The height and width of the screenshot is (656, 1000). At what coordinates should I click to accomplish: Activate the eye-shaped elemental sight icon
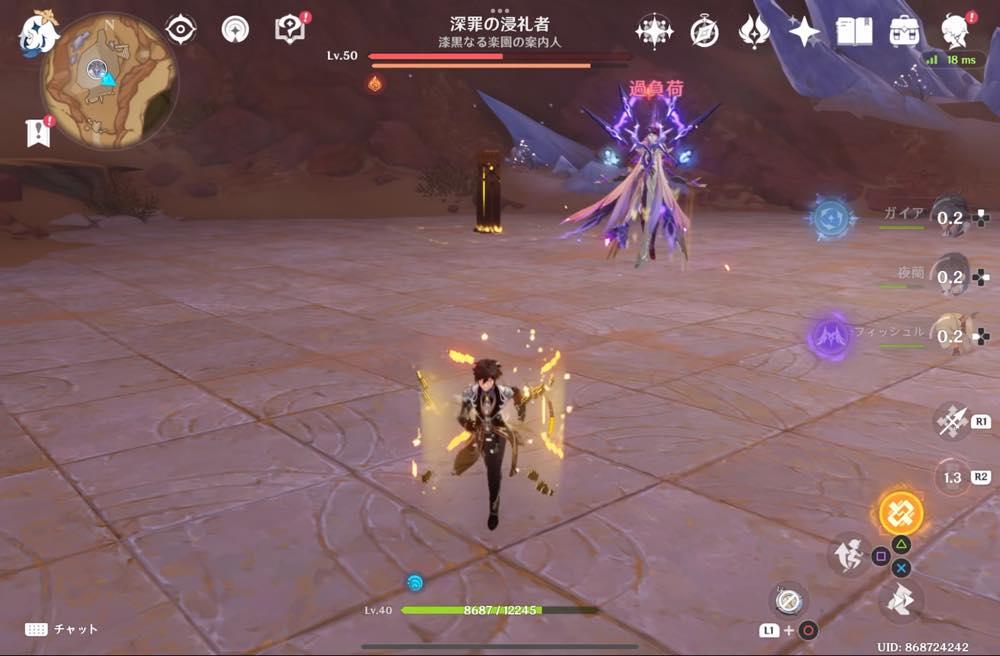[180, 30]
